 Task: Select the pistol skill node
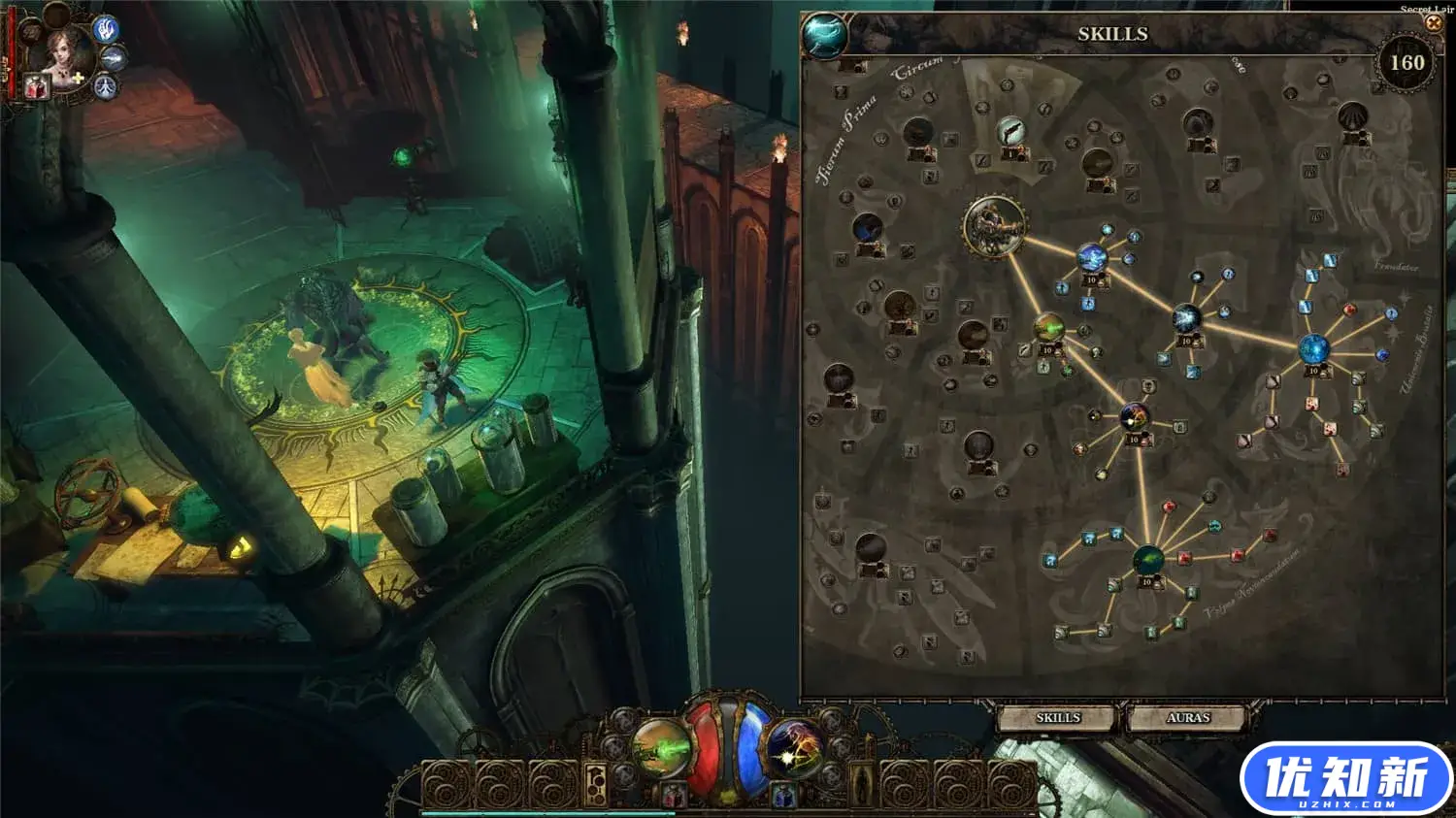[x=1010, y=131]
